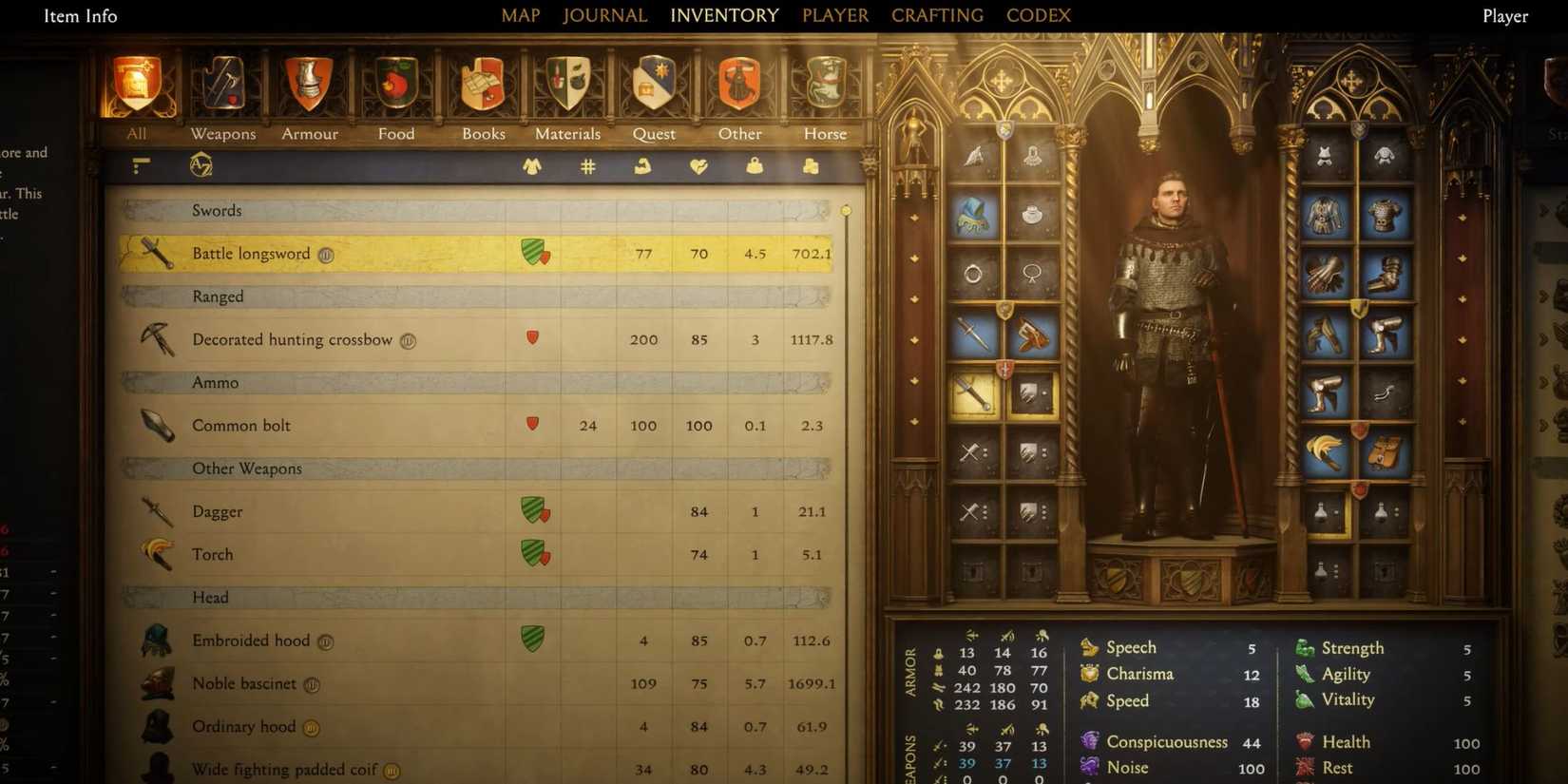Screen dimensions: 1568x784
Task: Click the filter icon above the item list
Action: [140, 164]
